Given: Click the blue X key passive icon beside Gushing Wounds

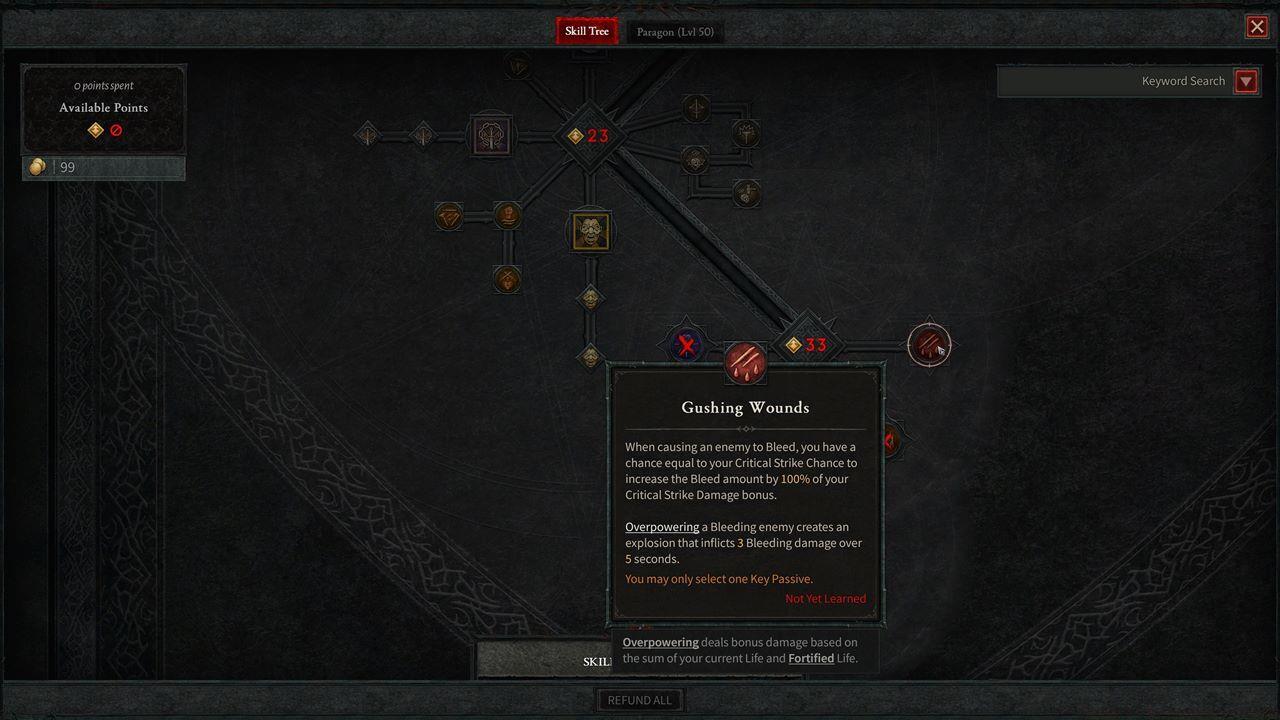Looking at the screenshot, I should pos(684,347).
